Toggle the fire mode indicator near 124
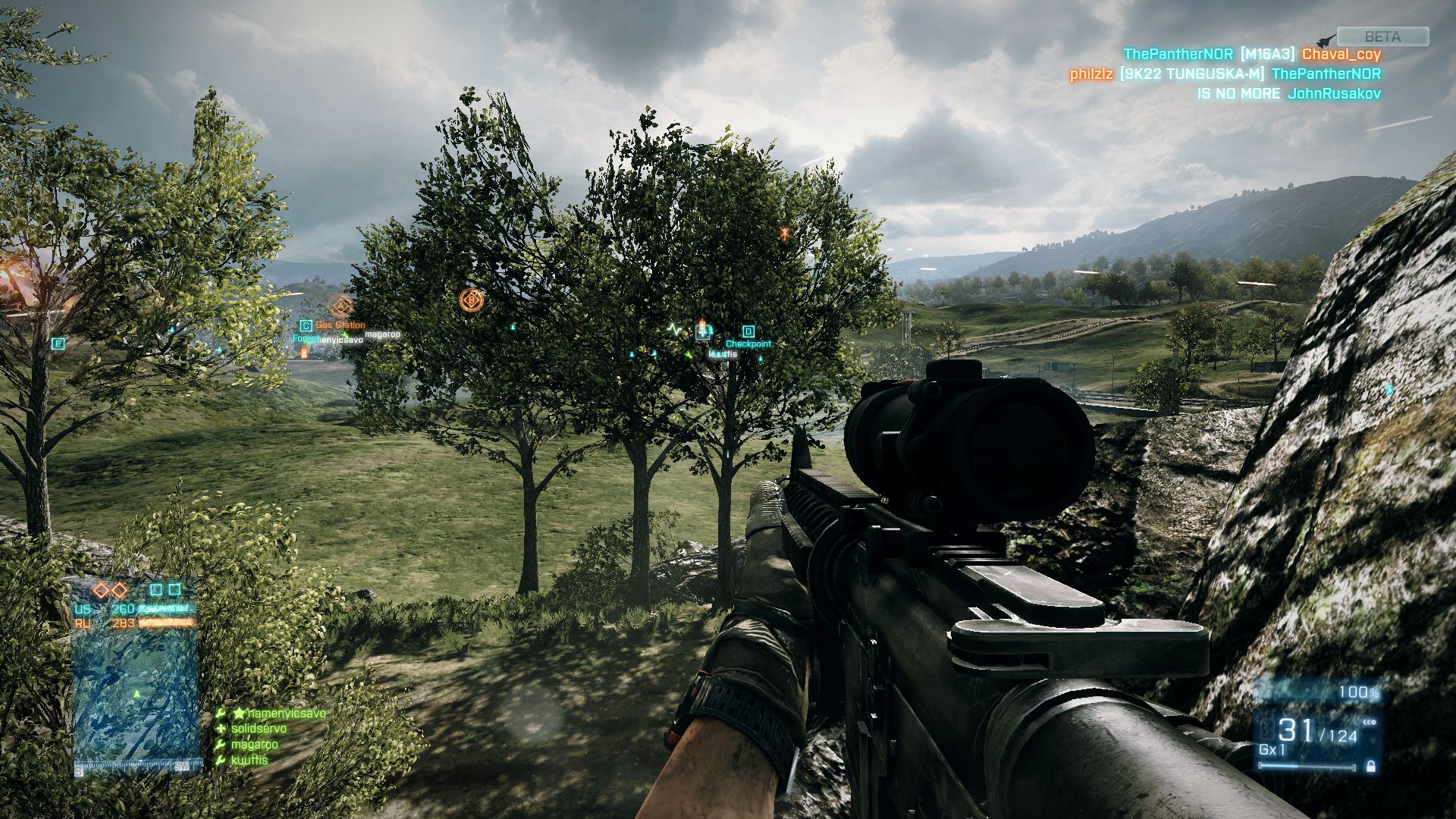This screenshot has height=819, width=1456. [x=1369, y=723]
